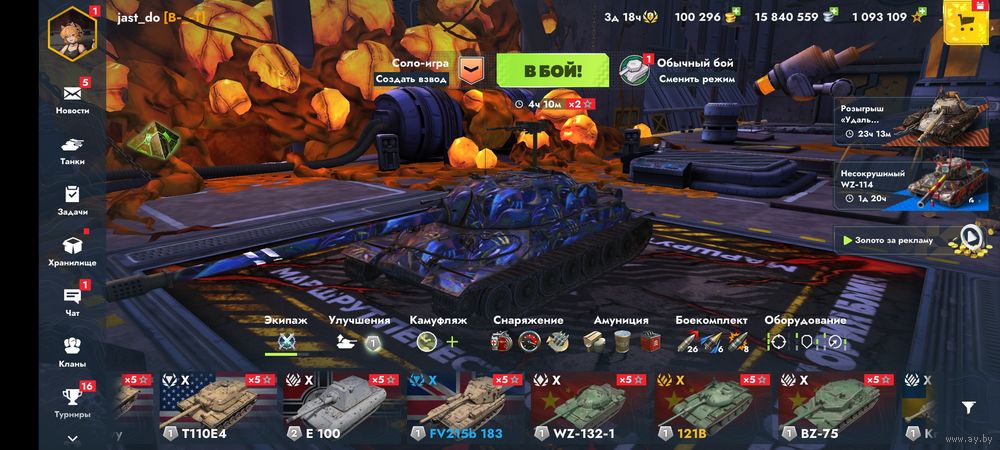The image size is (1000, 450).
Task: Open the Хранилище storage menu
Action: (72, 249)
